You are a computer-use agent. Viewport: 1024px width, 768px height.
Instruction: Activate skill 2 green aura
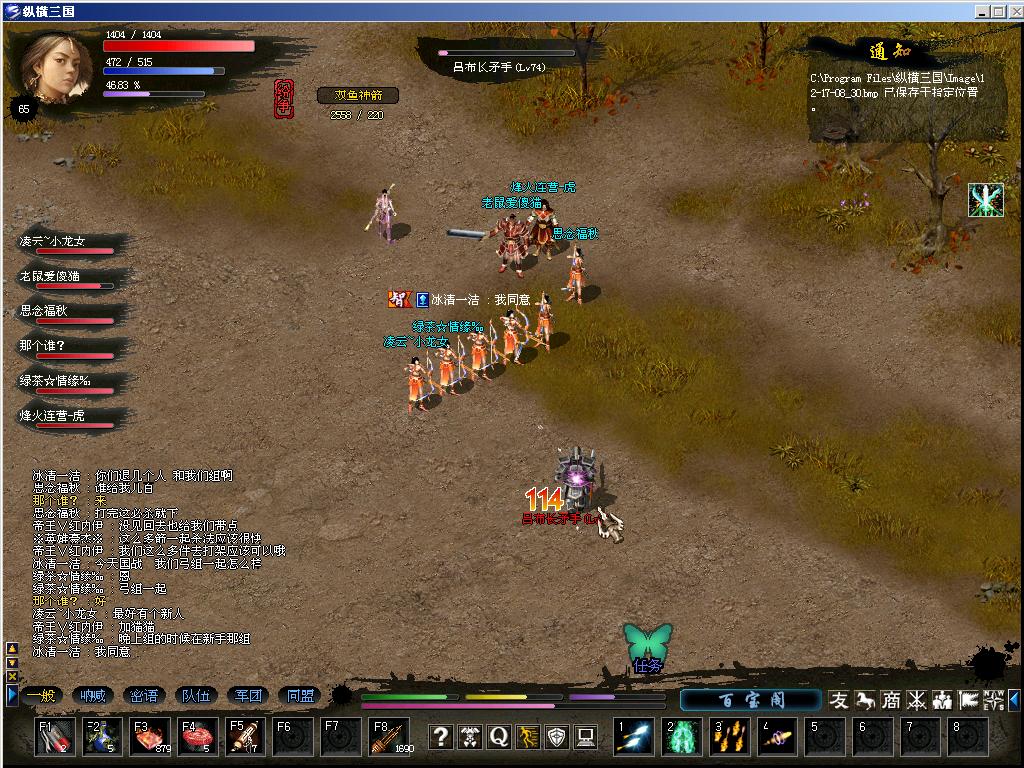(x=682, y=738)
